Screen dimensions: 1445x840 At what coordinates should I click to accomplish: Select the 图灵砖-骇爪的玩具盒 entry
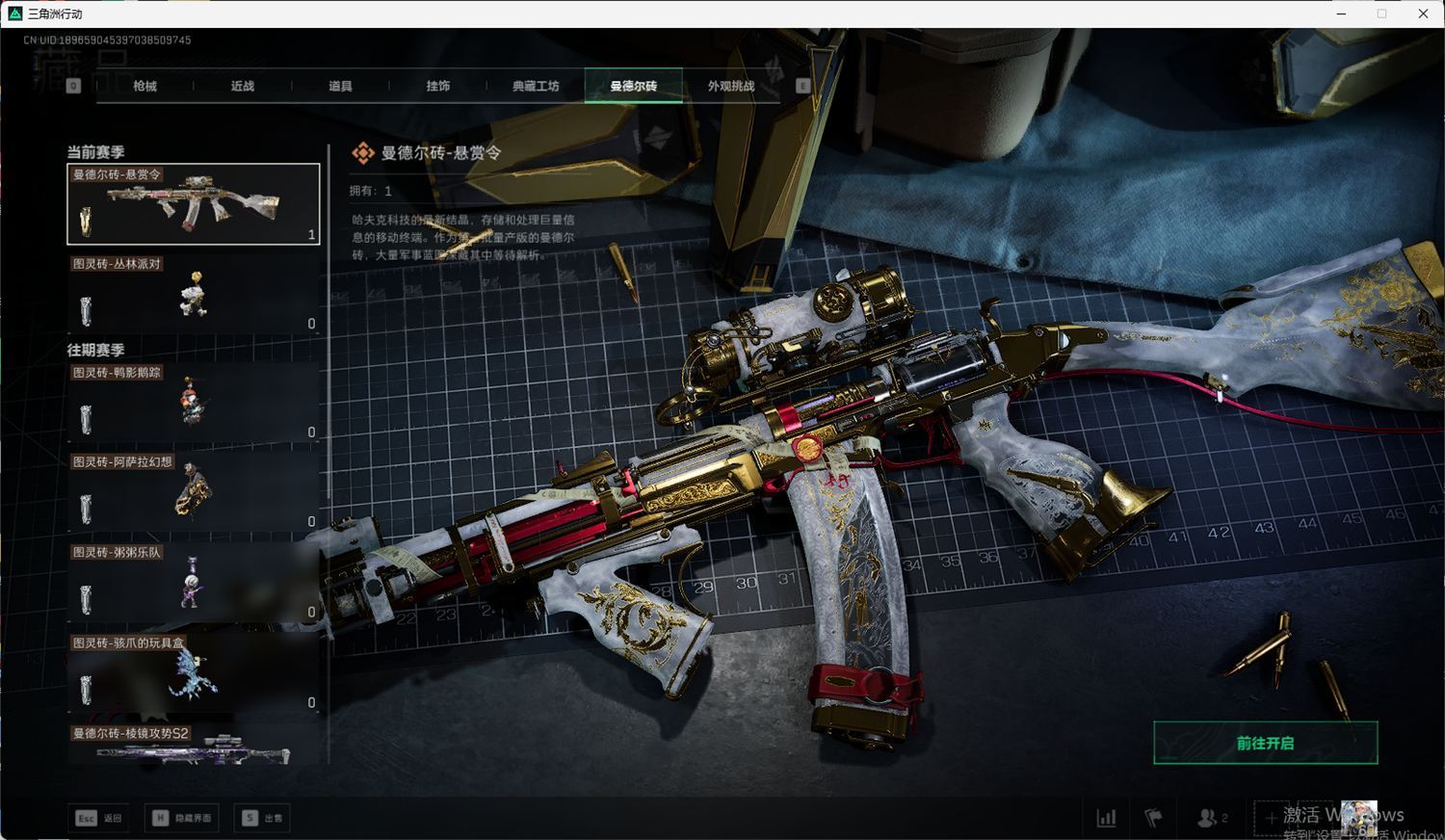click(x=193, y=673)
